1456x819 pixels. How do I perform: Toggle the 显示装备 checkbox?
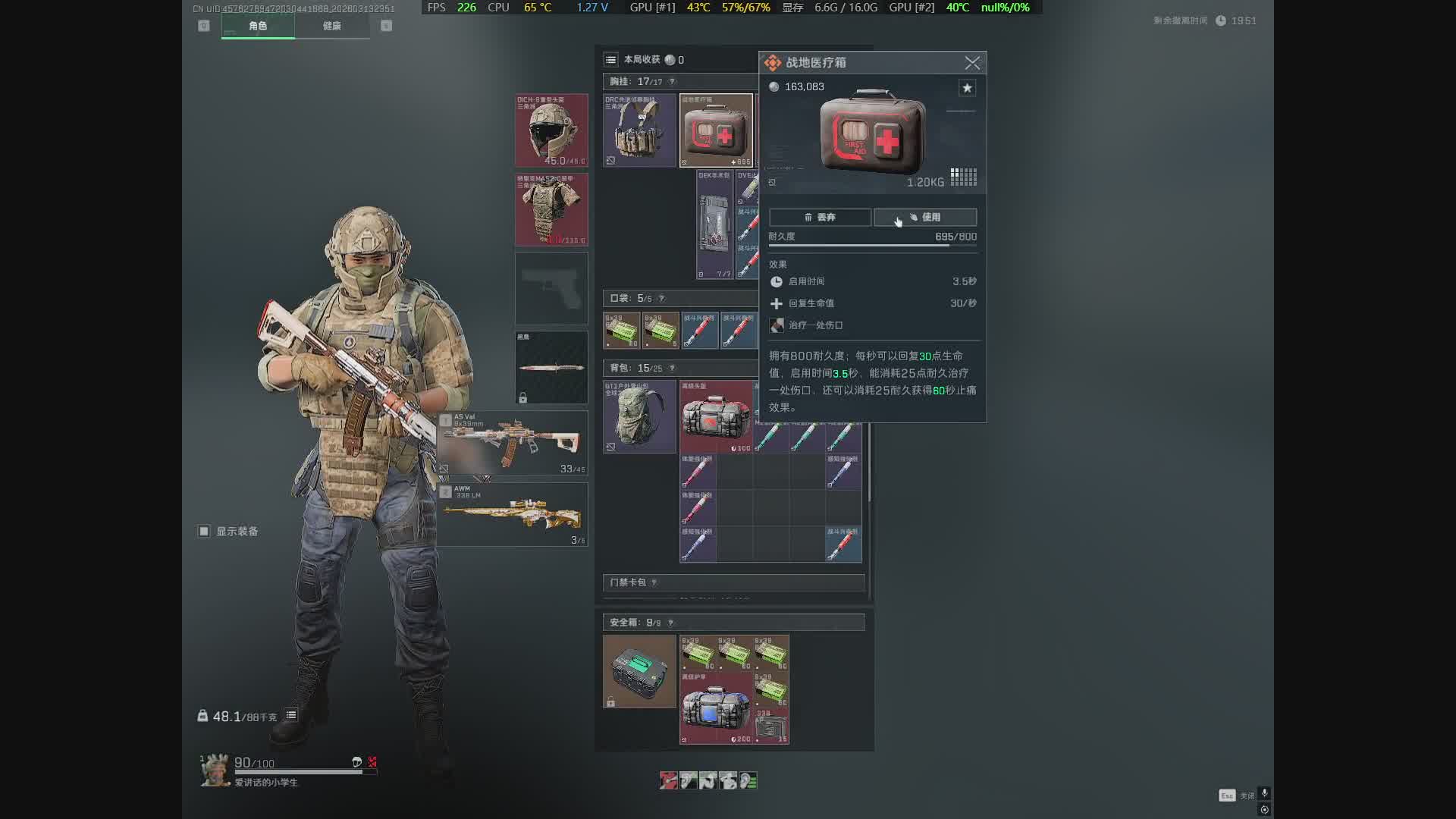[x=204, y=532]
